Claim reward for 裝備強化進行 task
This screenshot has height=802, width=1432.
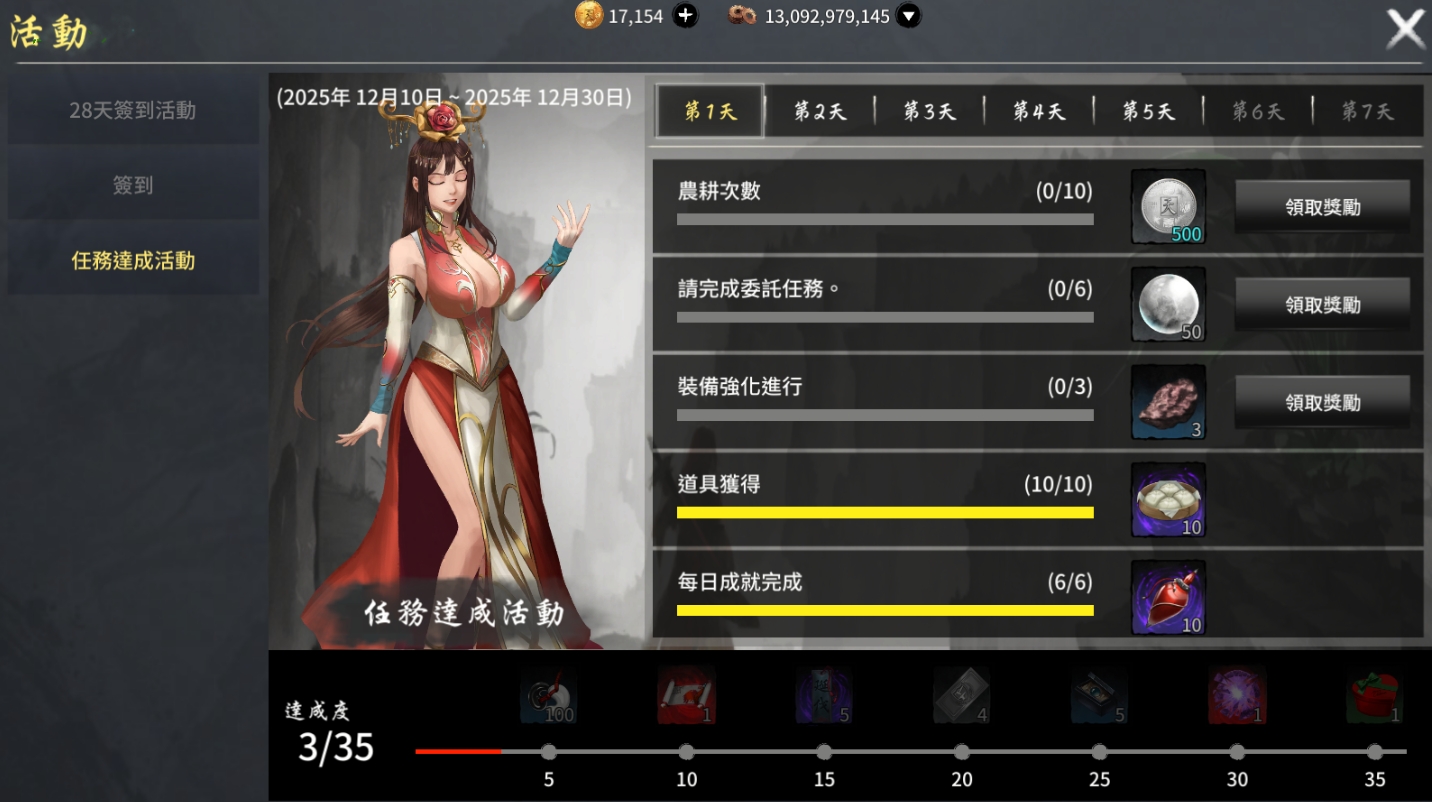pyautogui.click(x=1322, y=403)
